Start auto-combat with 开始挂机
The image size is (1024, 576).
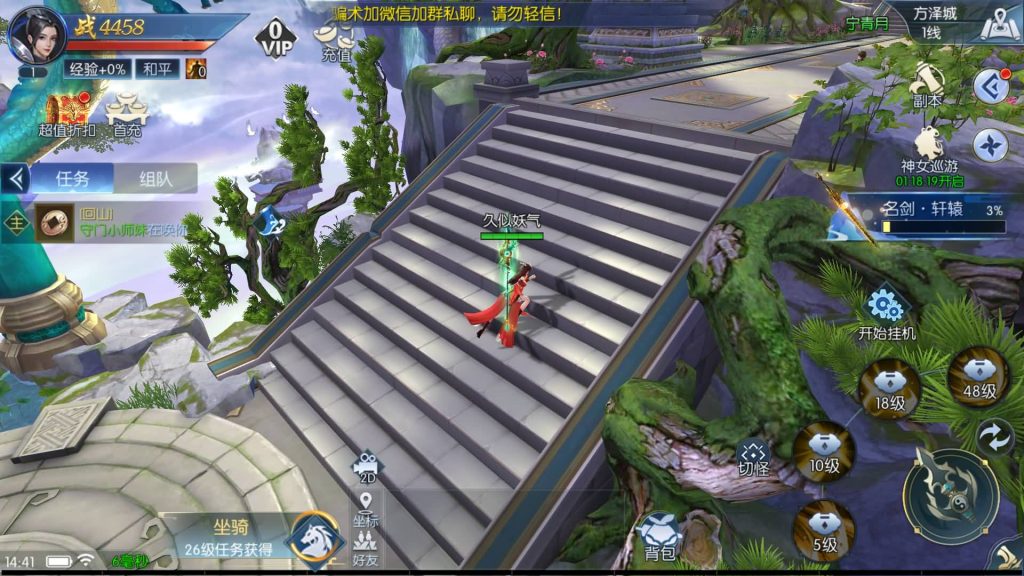tap(886, 314)
